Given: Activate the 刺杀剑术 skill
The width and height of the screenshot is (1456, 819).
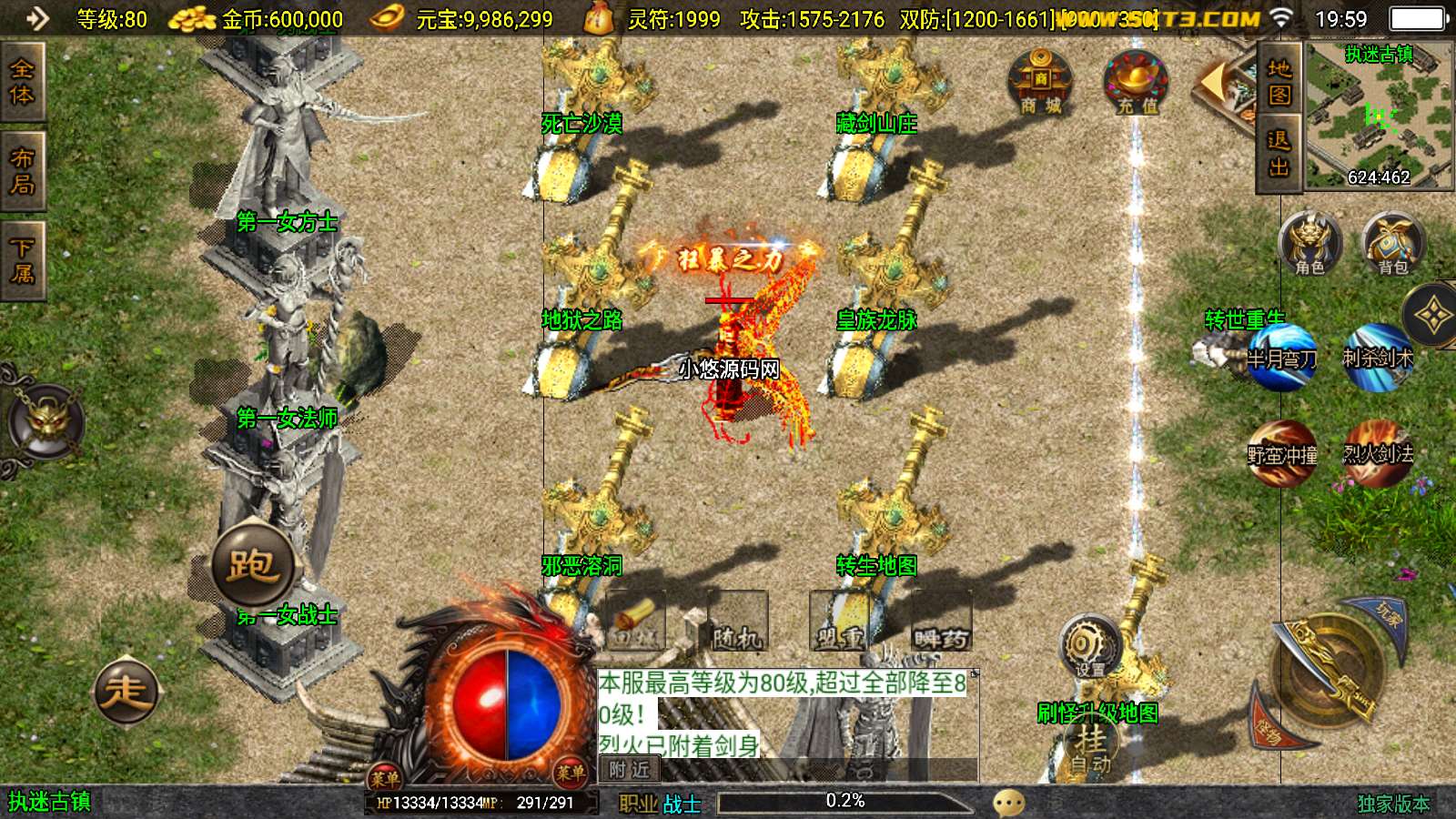Looking at the screenshot, I should (1378, 357).
